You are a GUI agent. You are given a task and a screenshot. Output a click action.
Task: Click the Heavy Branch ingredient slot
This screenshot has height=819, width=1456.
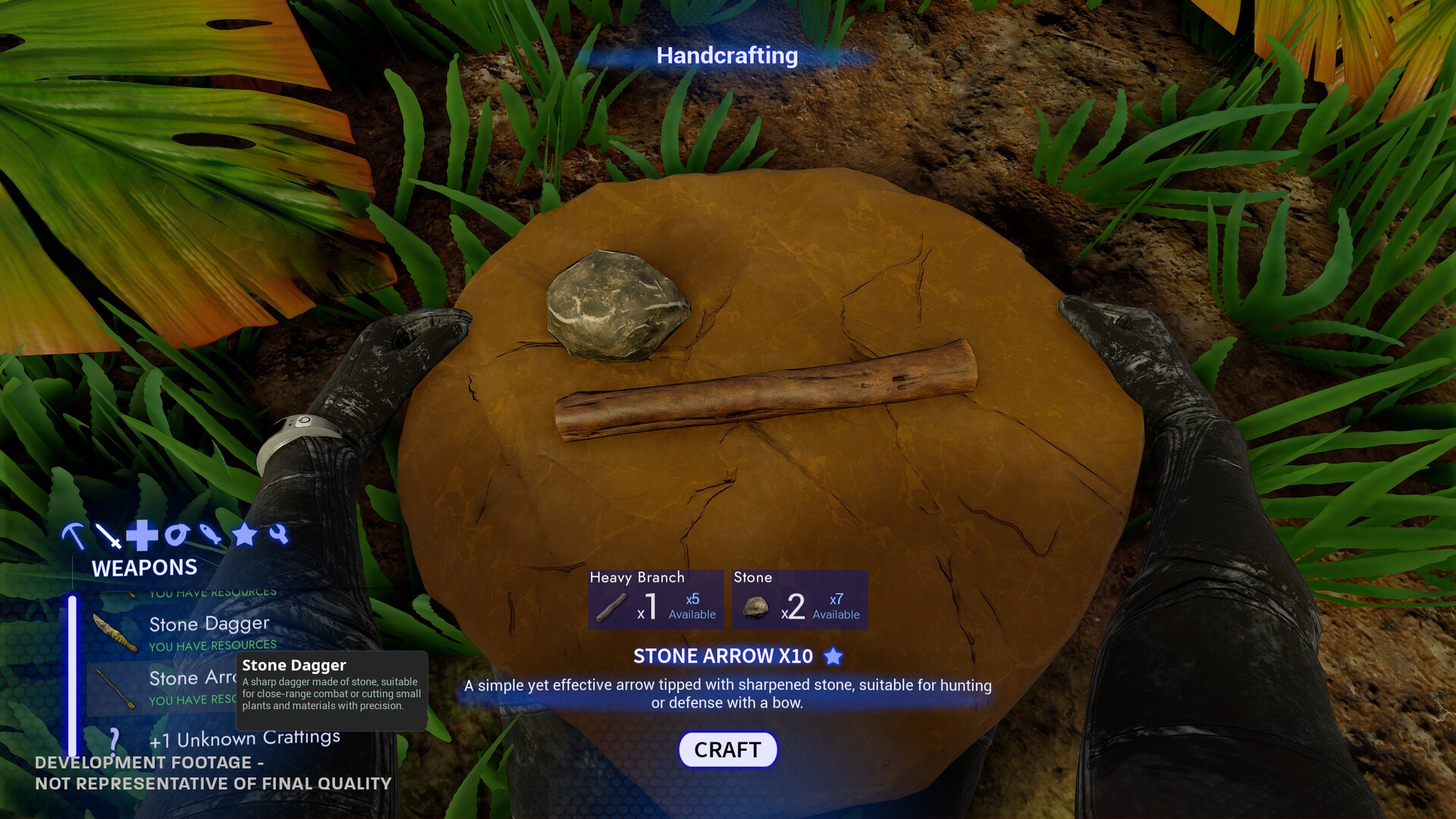click(655, 600)
